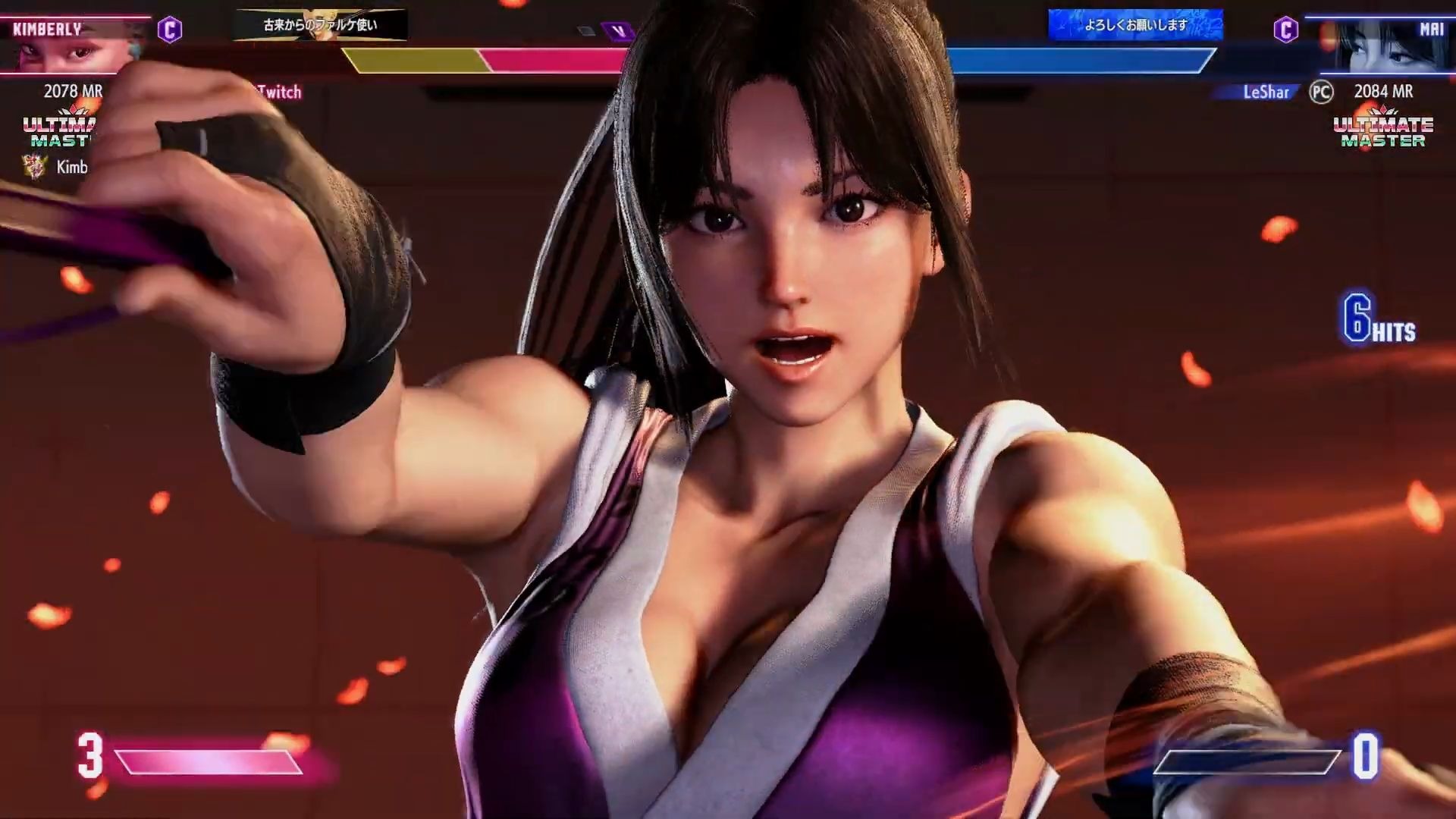1456x819 pixels.
Task: Click the PC platform icon next to LeShar
Action: click(1321, 92)
